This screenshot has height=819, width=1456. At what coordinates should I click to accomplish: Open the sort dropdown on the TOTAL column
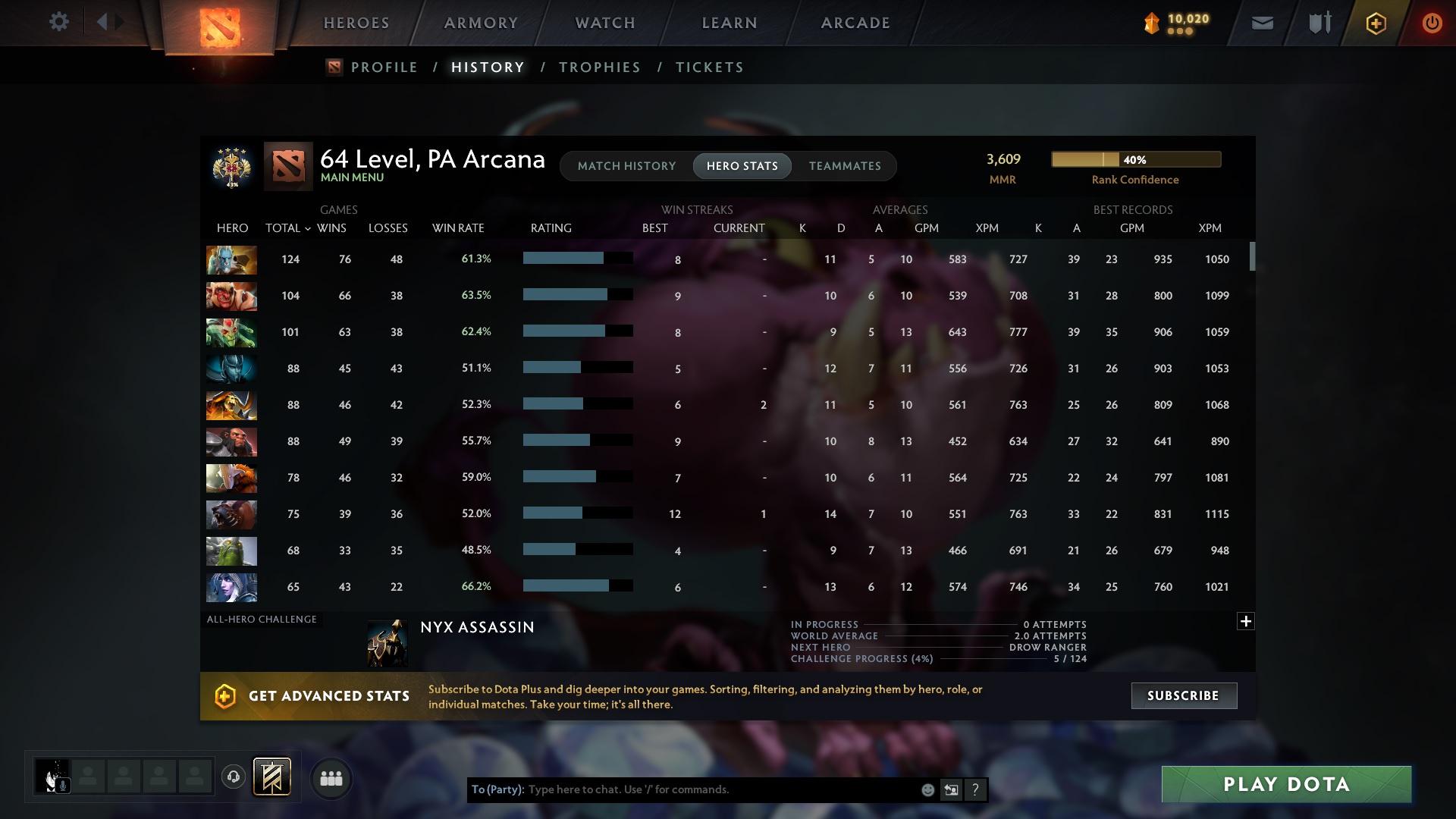click(307, 227)
